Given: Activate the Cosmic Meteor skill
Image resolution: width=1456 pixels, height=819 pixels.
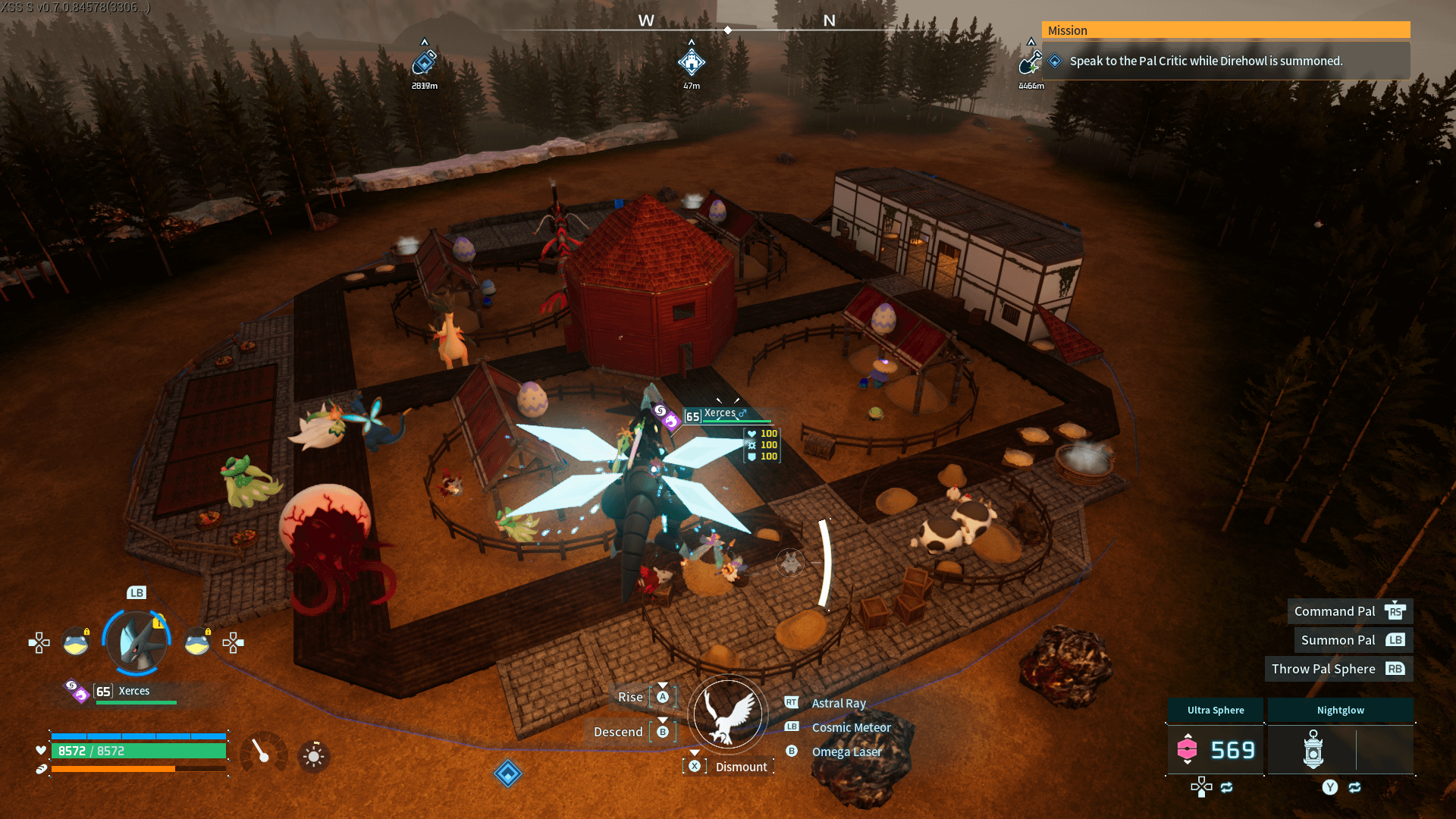Looking at the screenshot, I should tap(851, 727).
